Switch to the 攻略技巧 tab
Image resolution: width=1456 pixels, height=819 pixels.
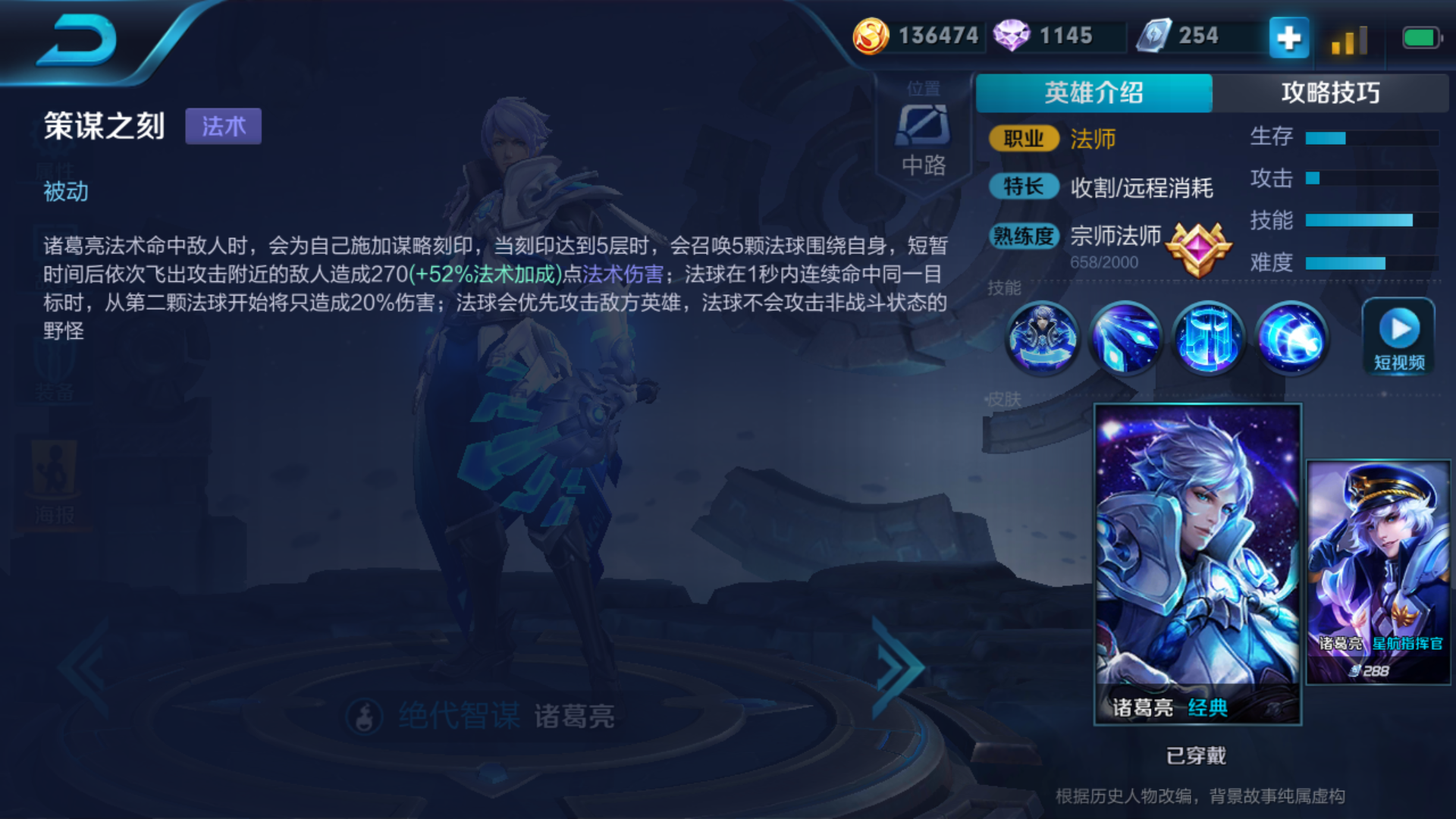point(1333,91)
